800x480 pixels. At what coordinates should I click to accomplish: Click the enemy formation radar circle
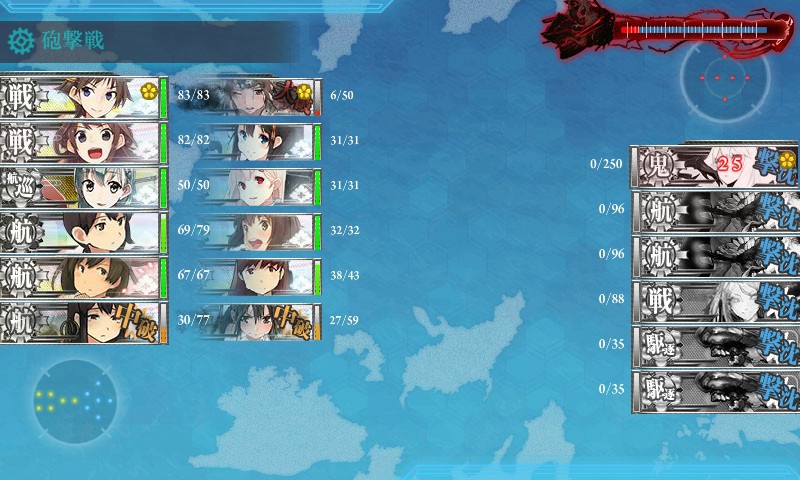[x=725, y=78]
